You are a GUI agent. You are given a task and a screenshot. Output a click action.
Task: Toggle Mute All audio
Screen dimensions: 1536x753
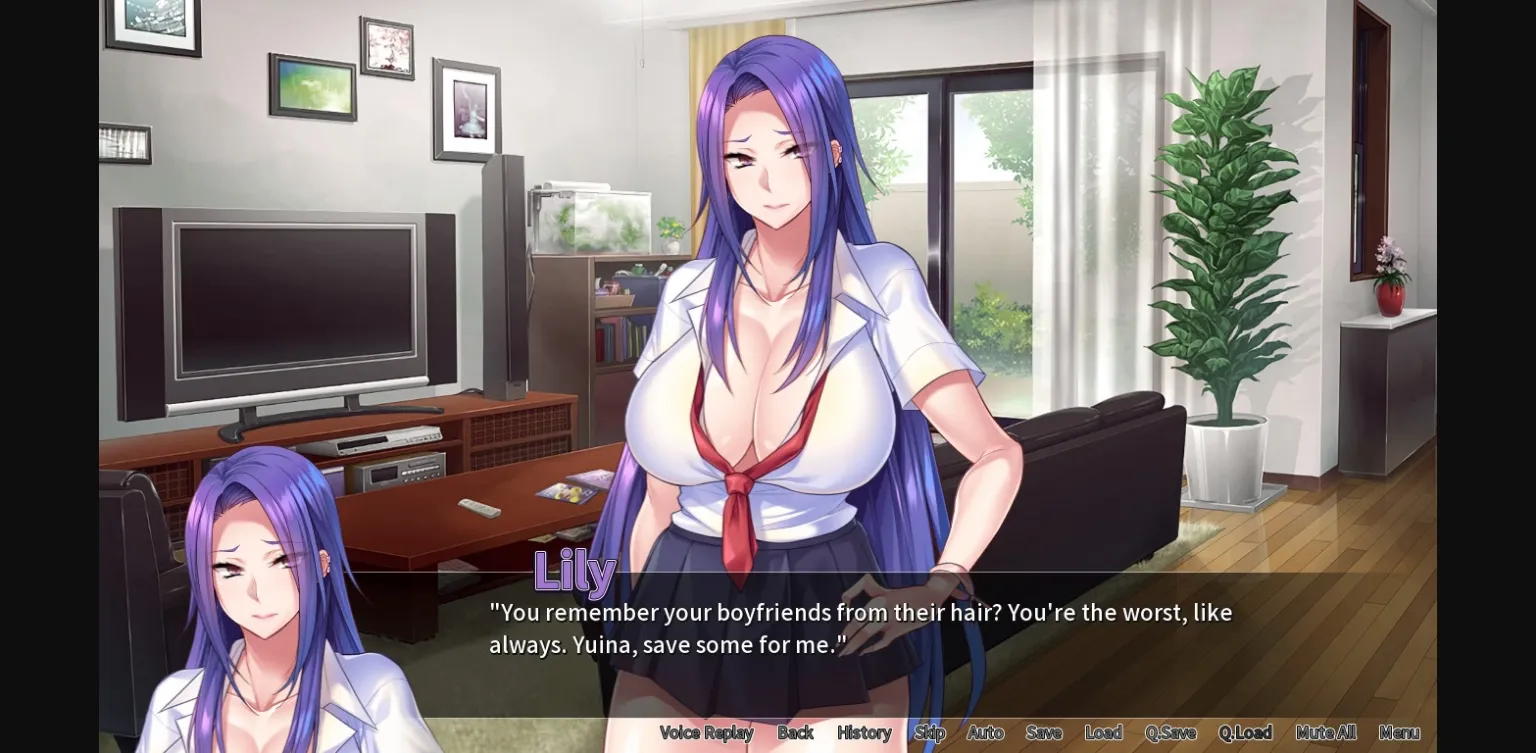1325,732
